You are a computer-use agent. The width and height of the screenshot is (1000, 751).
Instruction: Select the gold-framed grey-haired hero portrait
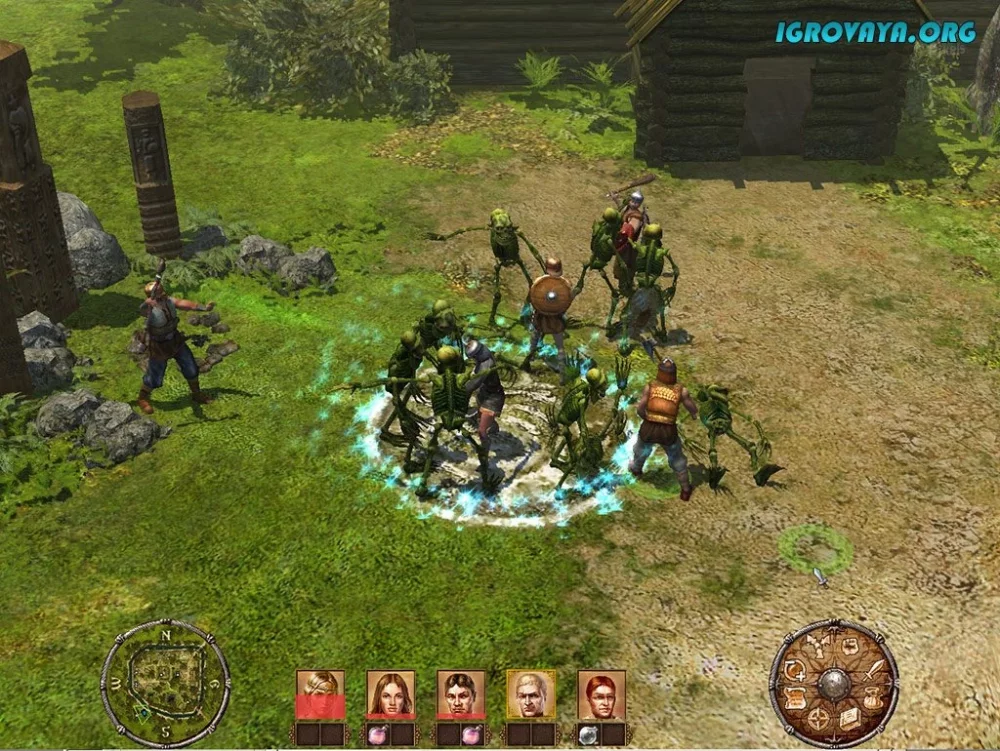531,693
